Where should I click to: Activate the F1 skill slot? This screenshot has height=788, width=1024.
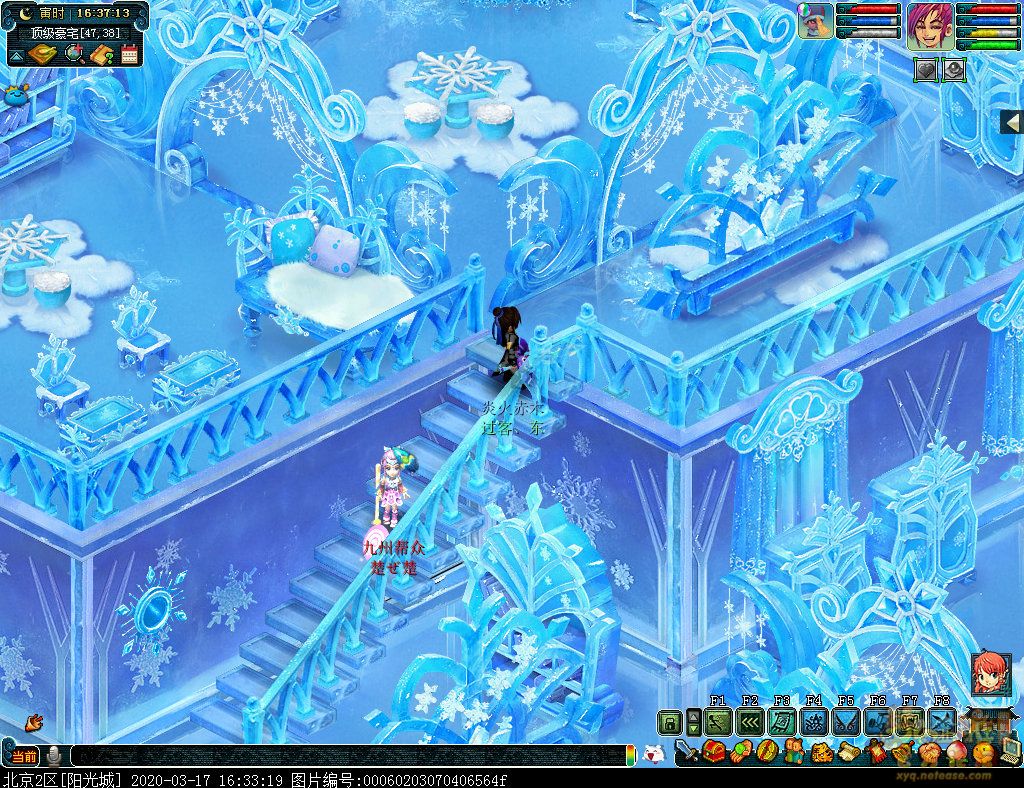pos(718,721)
